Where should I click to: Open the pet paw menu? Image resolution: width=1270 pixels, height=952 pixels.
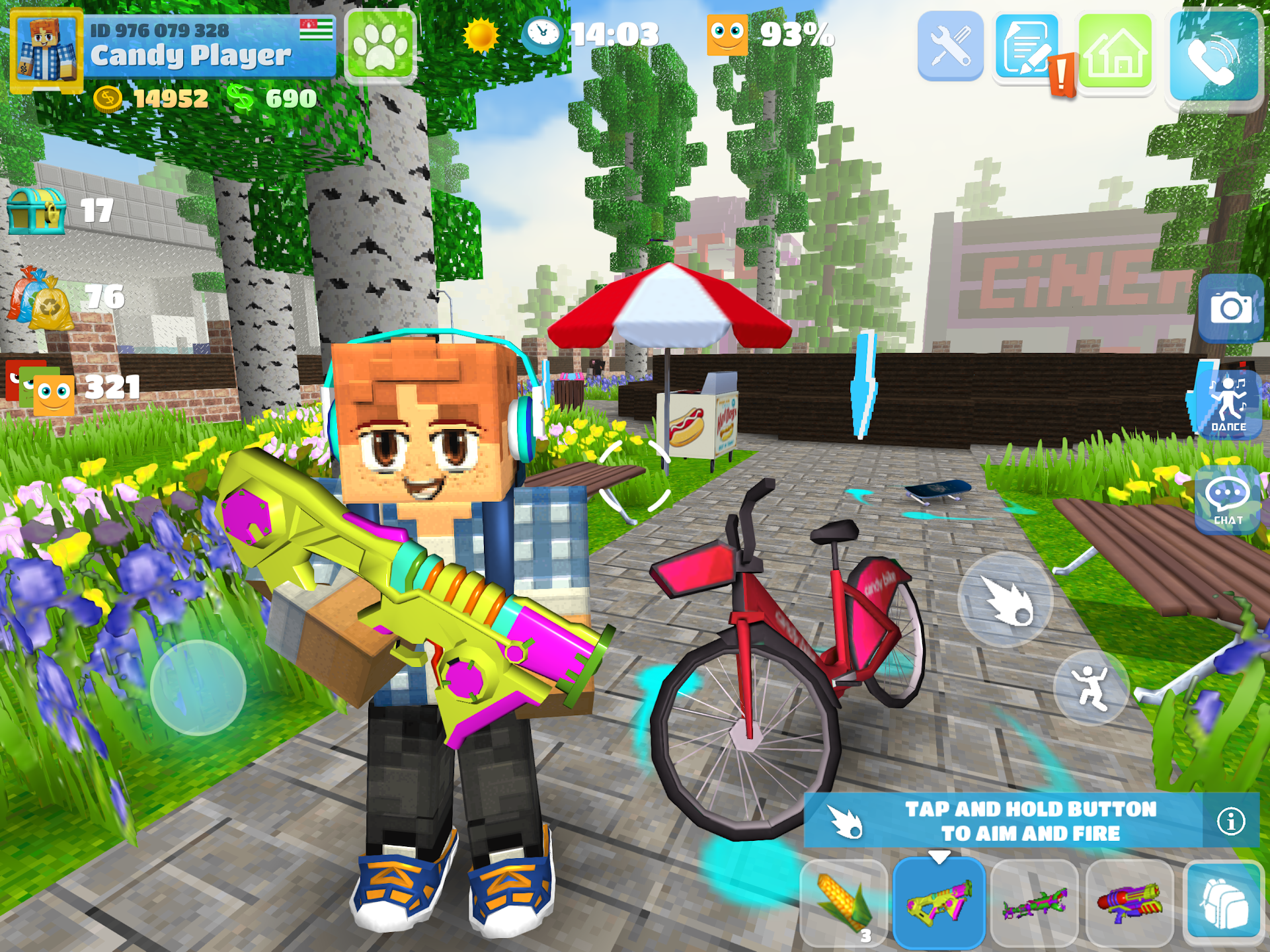click(x=379, y=48)
